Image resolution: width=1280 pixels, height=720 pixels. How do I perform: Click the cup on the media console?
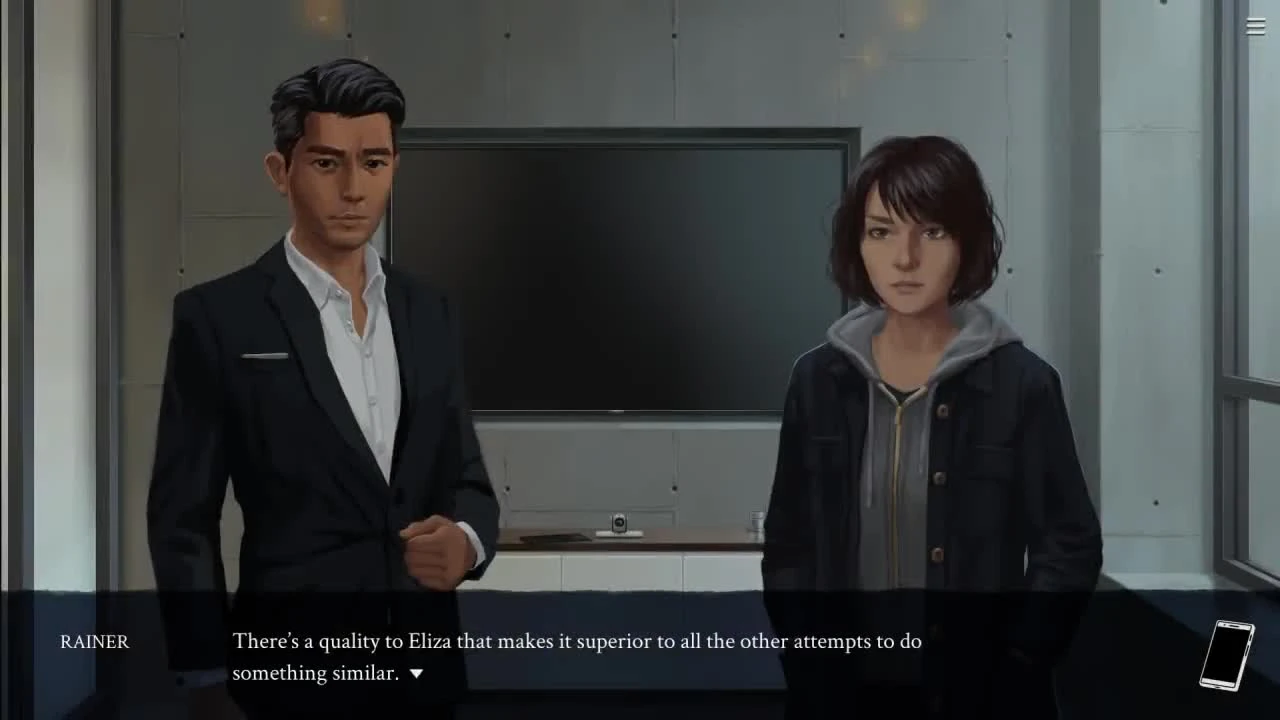point(755,518)
